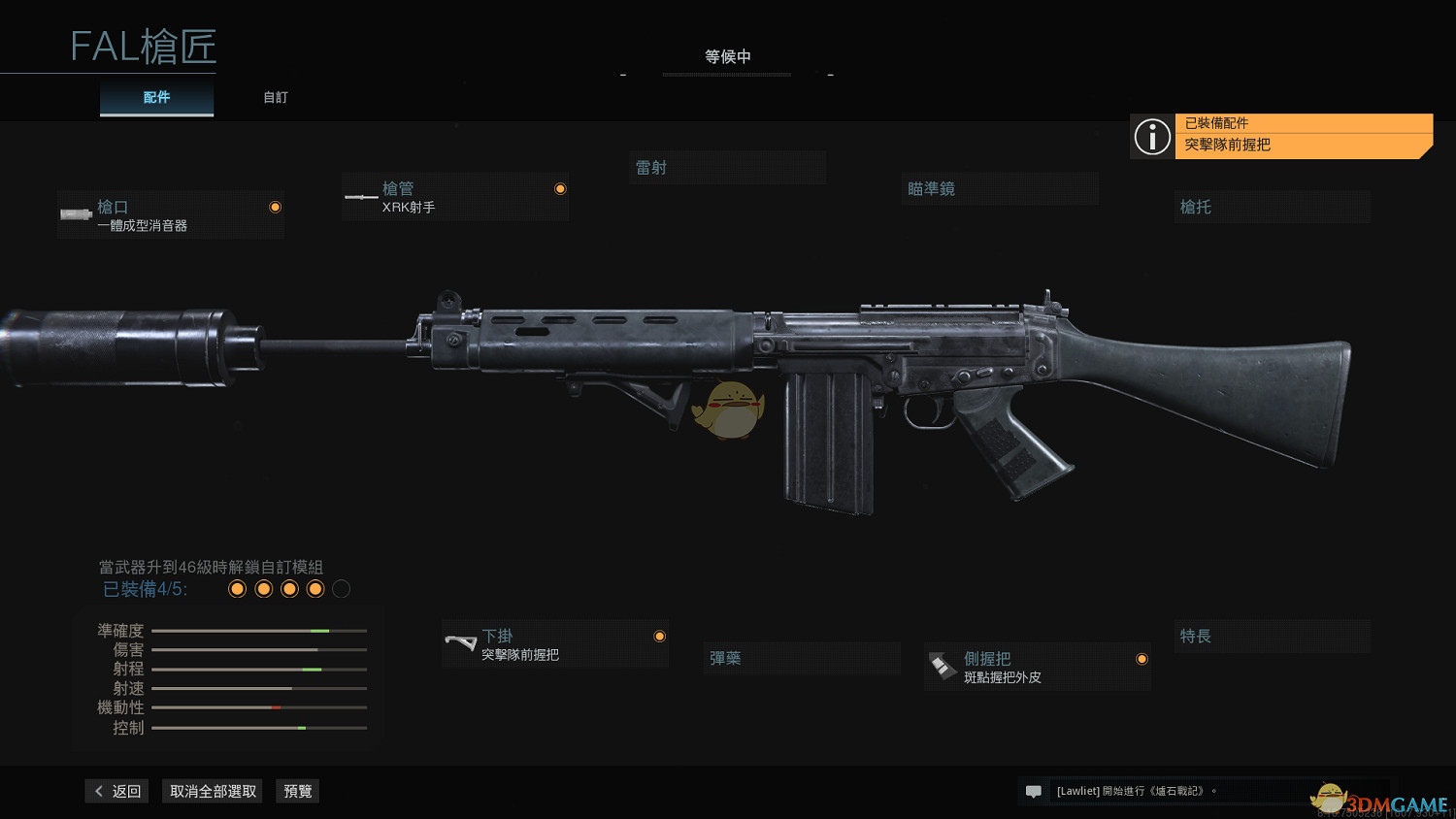Open the 下掛 underbarrel slot
1456x819 pixels.
point(555,644)
